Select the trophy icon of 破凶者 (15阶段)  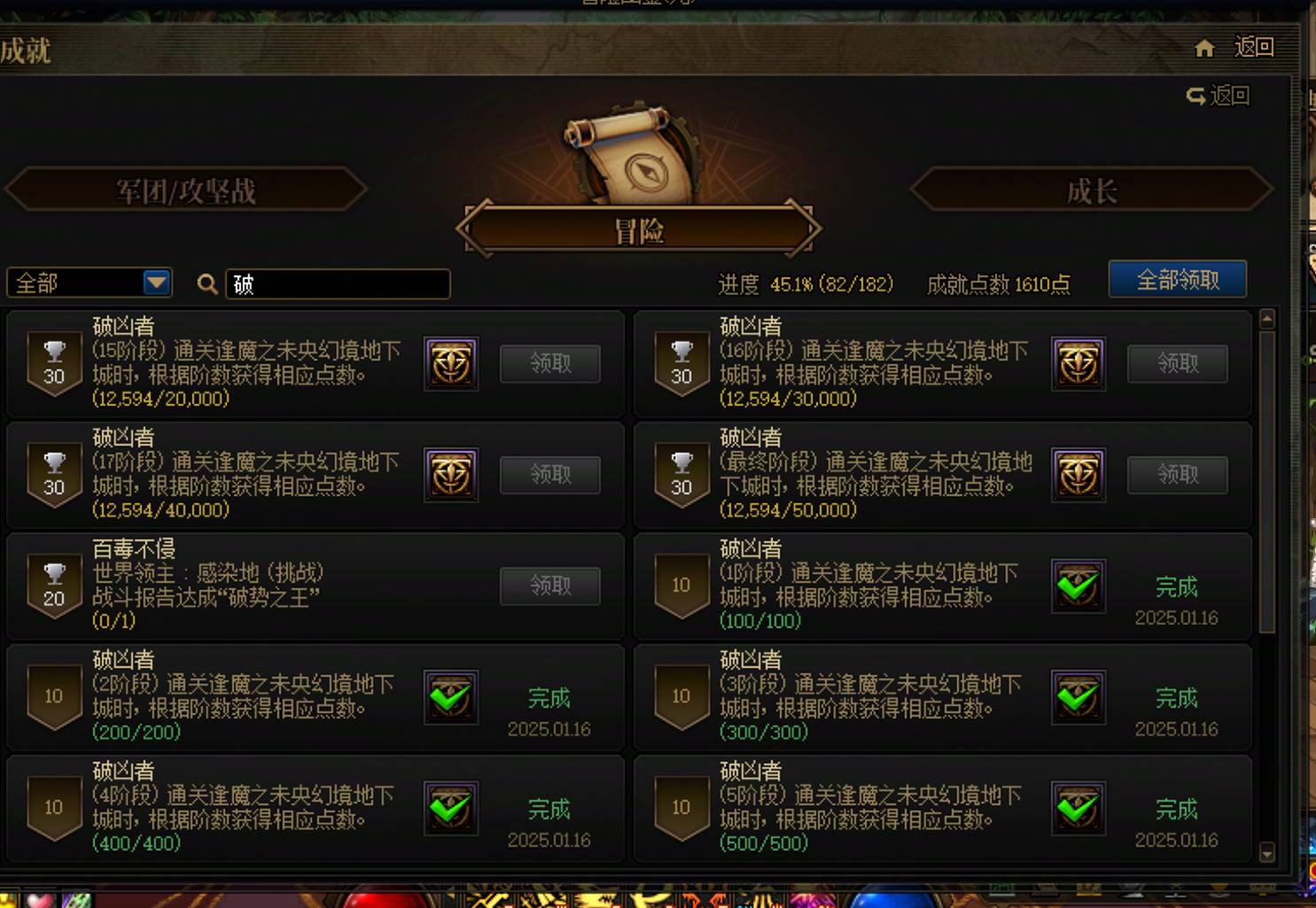(x=54, y=359)
